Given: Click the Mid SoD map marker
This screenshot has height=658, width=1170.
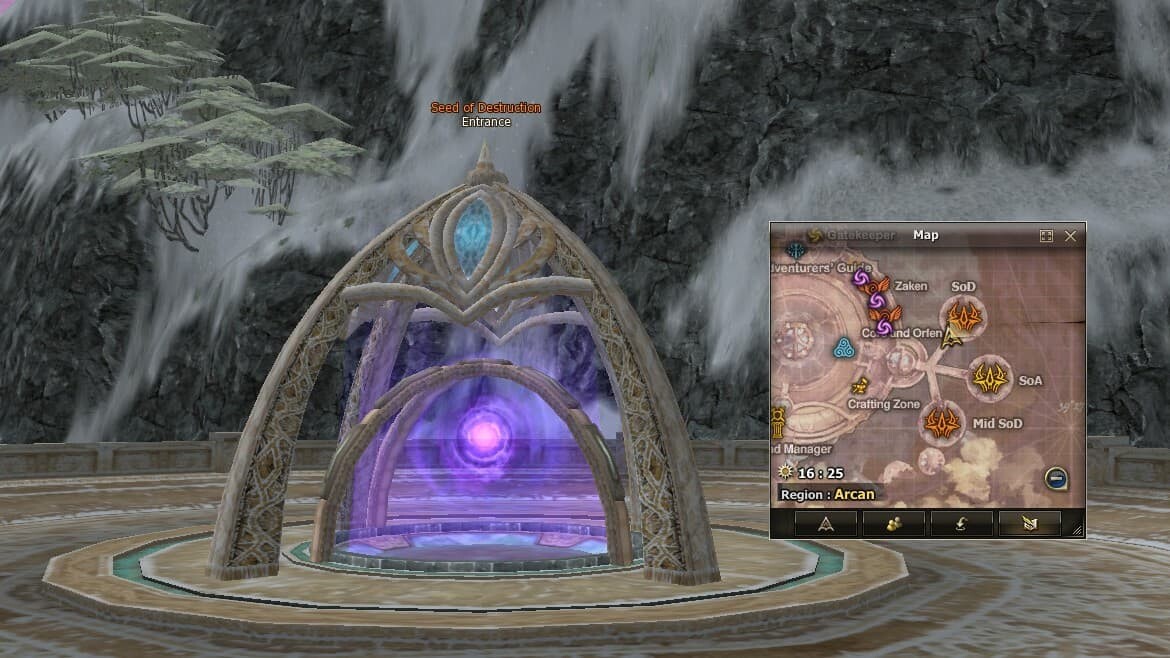Looking at the screenshot, I should (941, 423).
